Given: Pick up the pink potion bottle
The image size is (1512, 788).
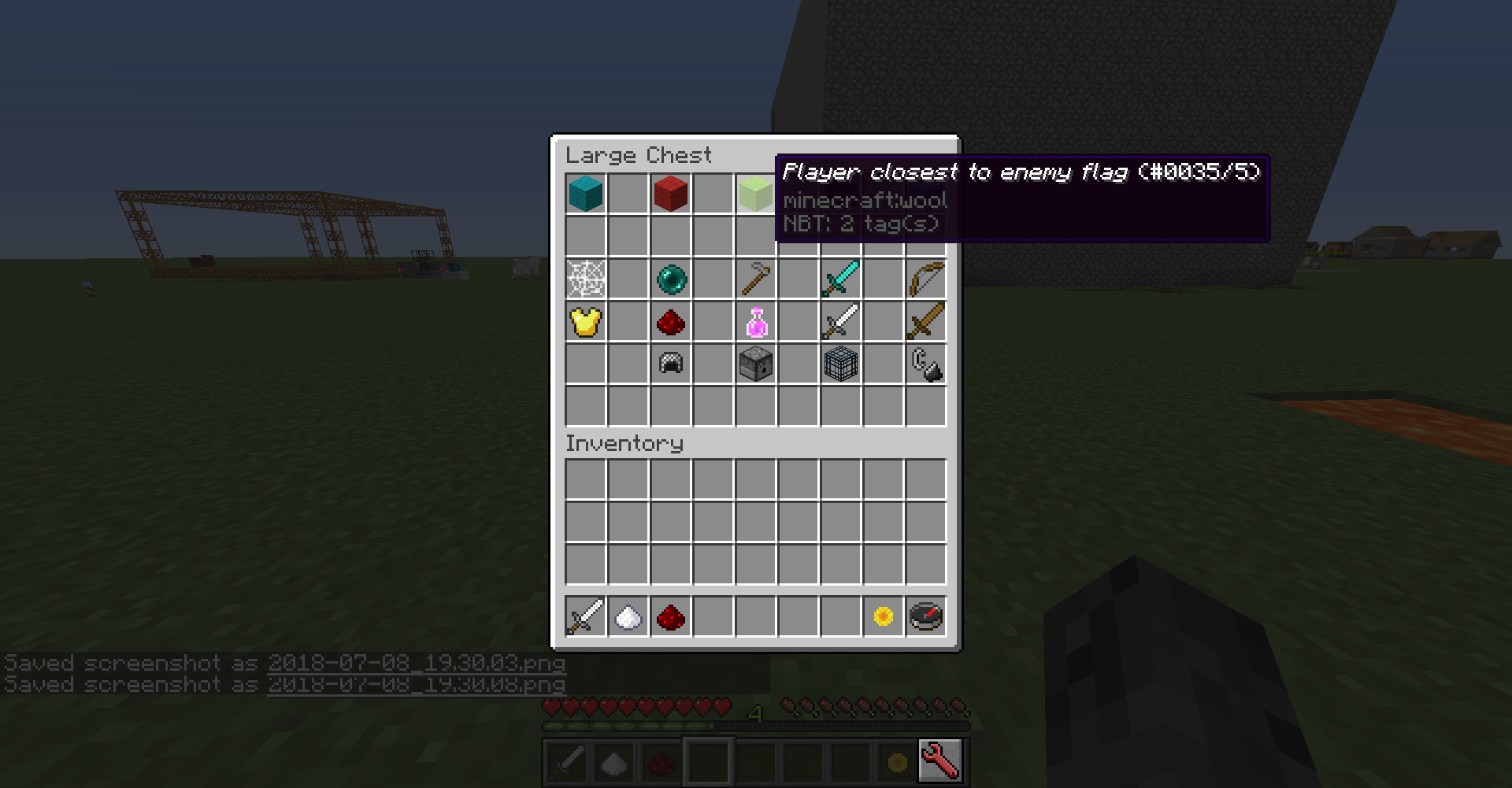Looking at the screenshot, I should click(755, 321).
